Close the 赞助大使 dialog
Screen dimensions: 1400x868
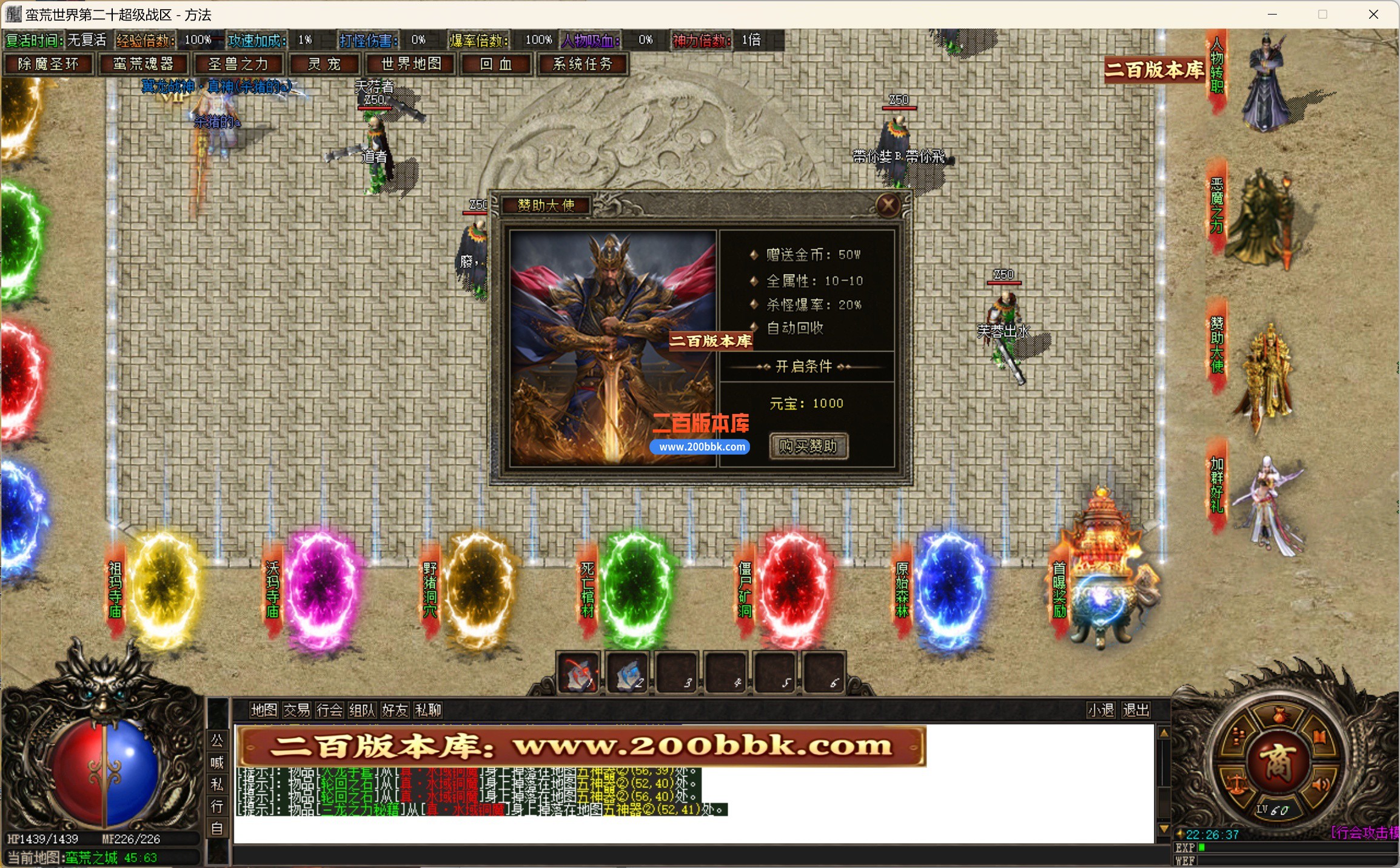point(889,204)
